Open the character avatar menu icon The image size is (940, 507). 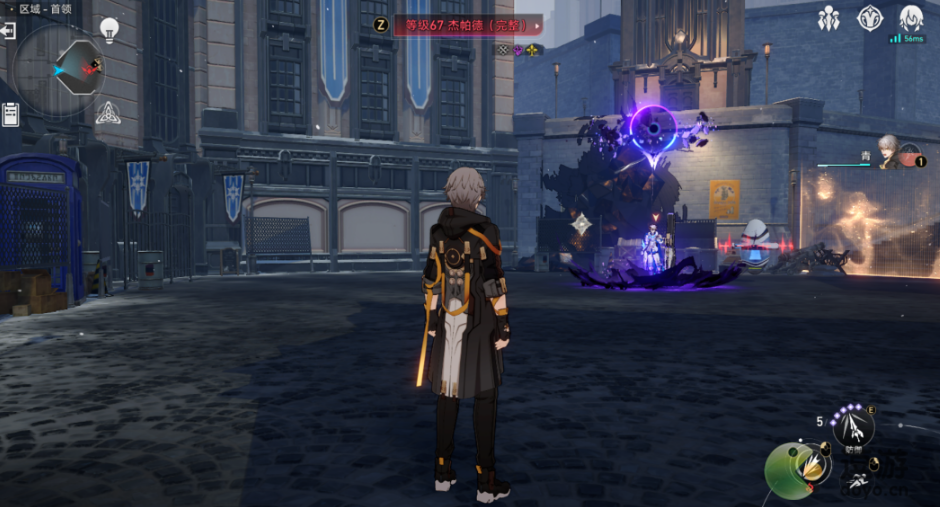tap(911, 18)
